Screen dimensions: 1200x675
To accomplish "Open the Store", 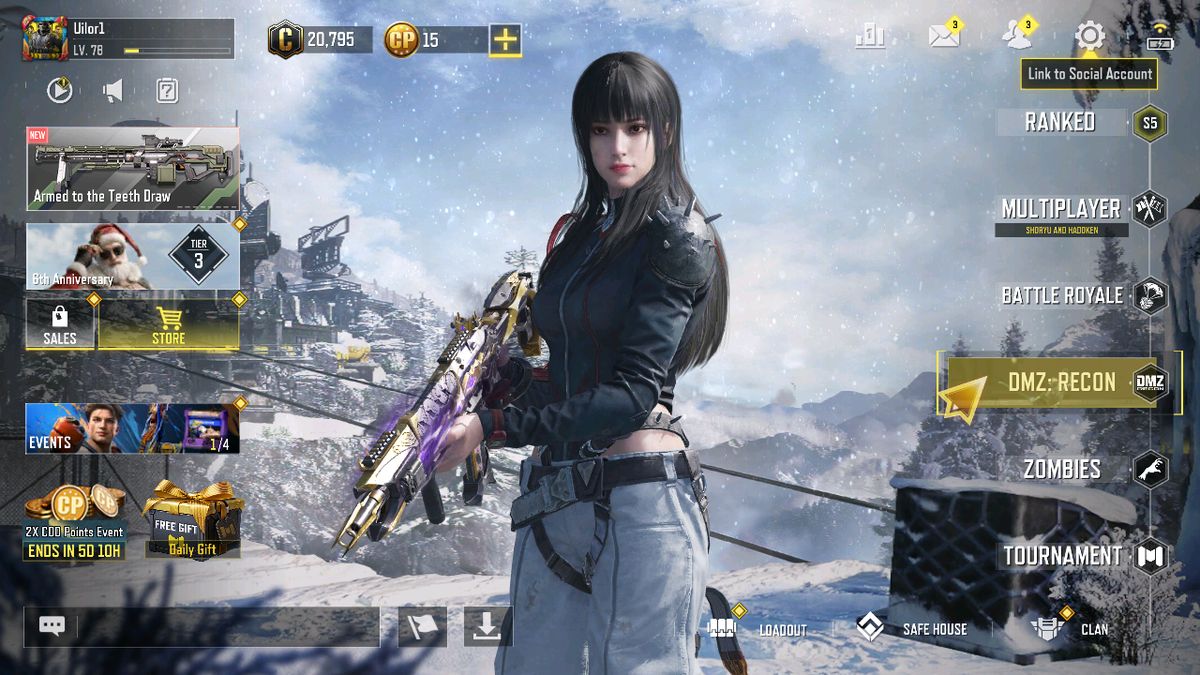I will pos(168,323).
